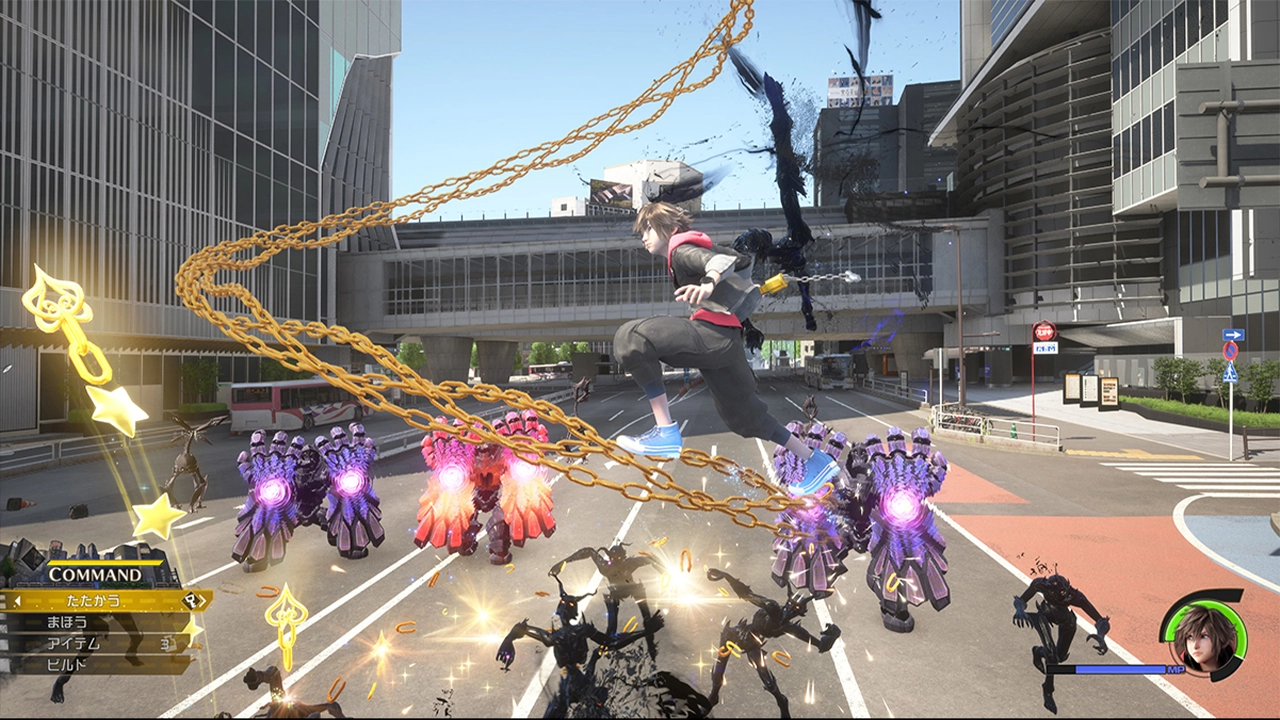Click the small star below the Build command
1280x720 pixels.
(x=190, y=660)
